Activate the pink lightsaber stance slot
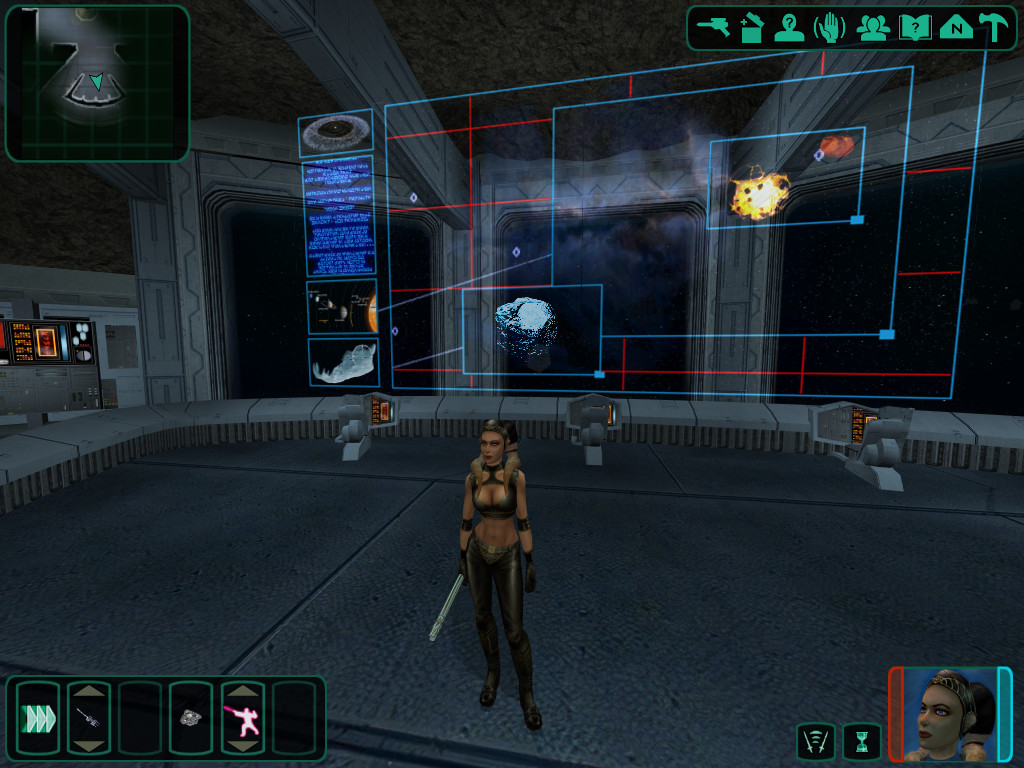Image resolution: width=1024 pixels, height=768 pixels. [241, 717]
